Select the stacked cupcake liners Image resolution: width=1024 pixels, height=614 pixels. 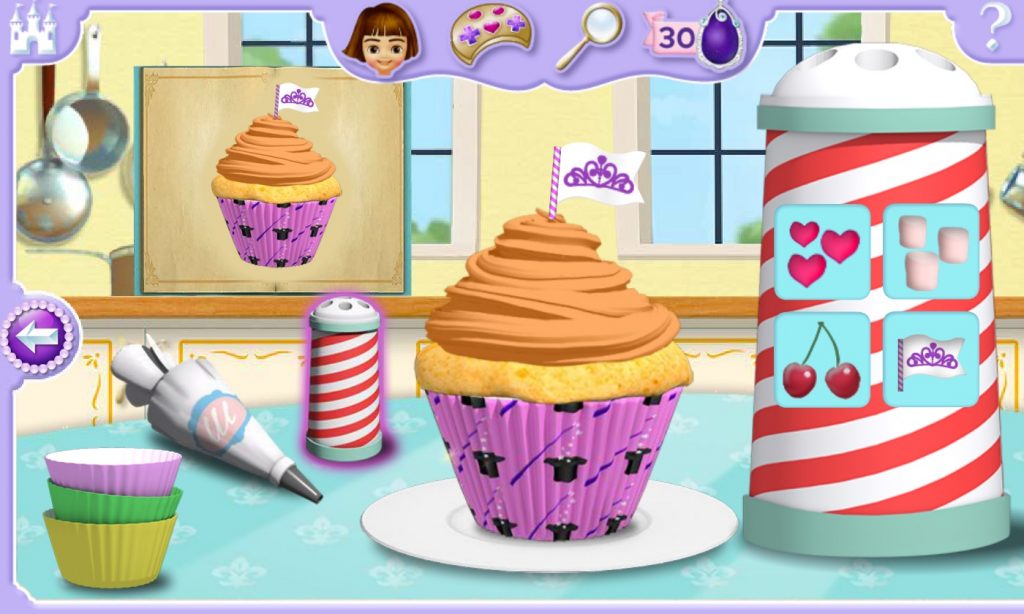[111, 515]
